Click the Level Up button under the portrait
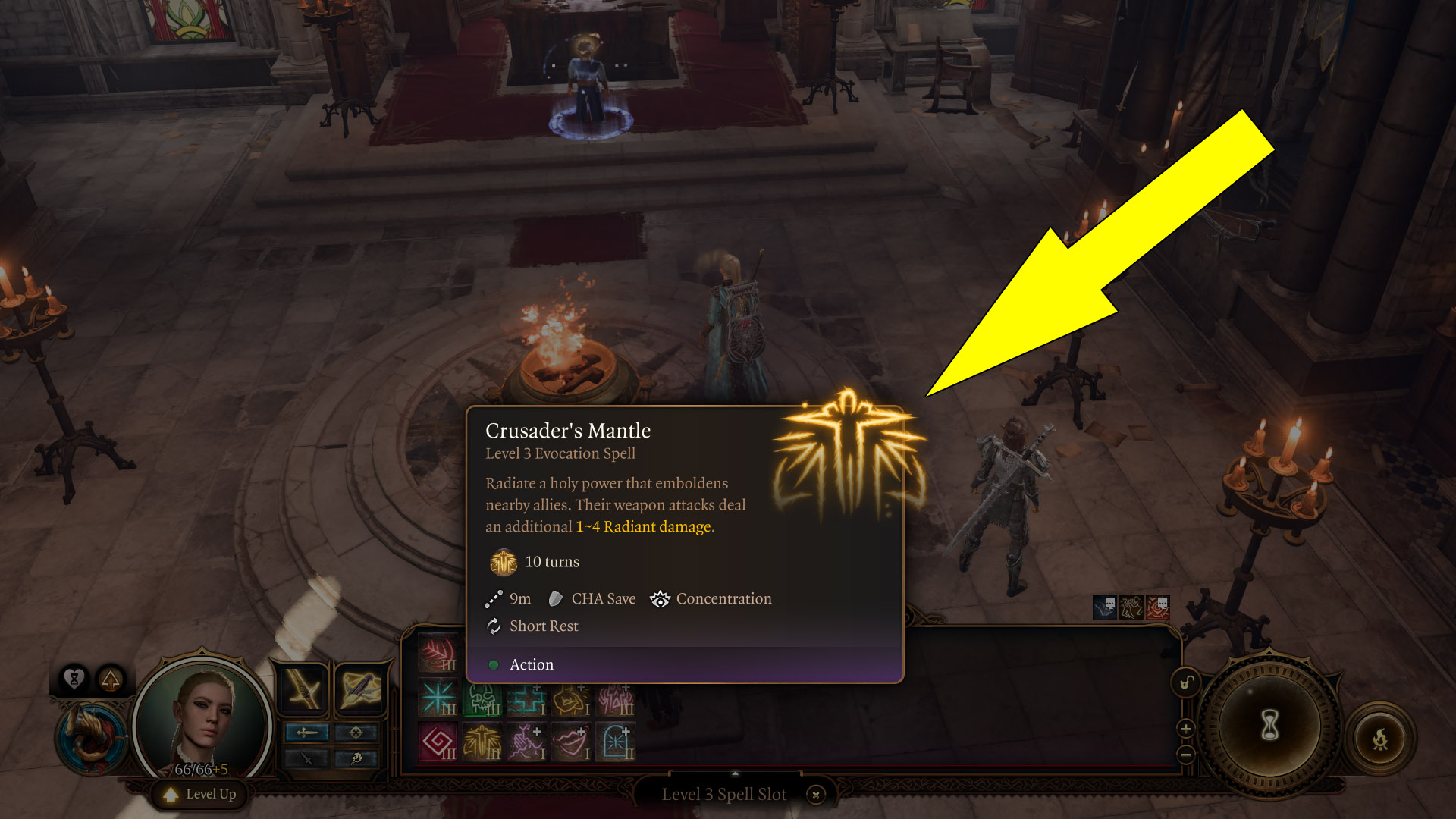1456x819 pixels. click(x=199, y=793)
